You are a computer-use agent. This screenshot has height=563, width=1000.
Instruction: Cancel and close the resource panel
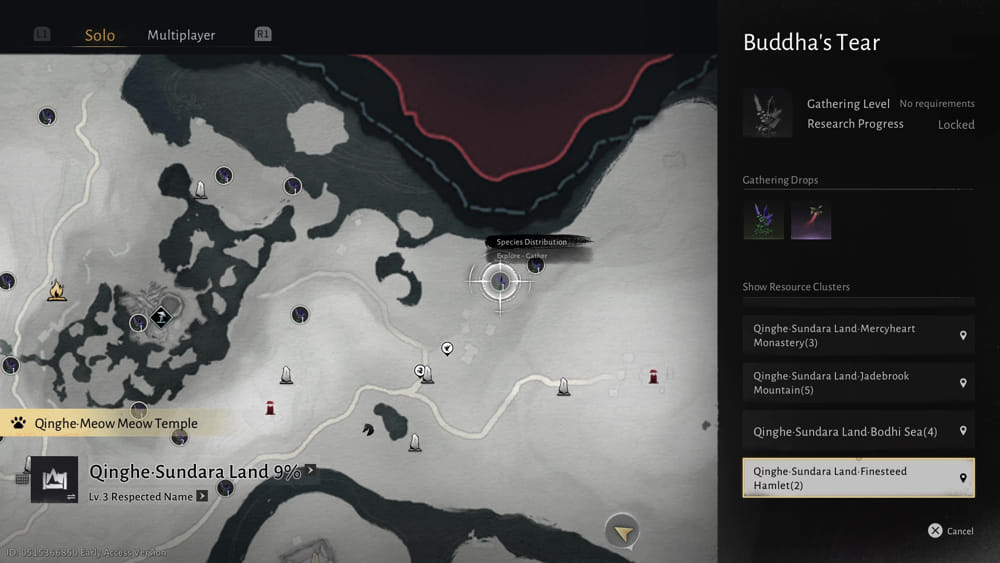pyautogui.click(x=950, y=531)
